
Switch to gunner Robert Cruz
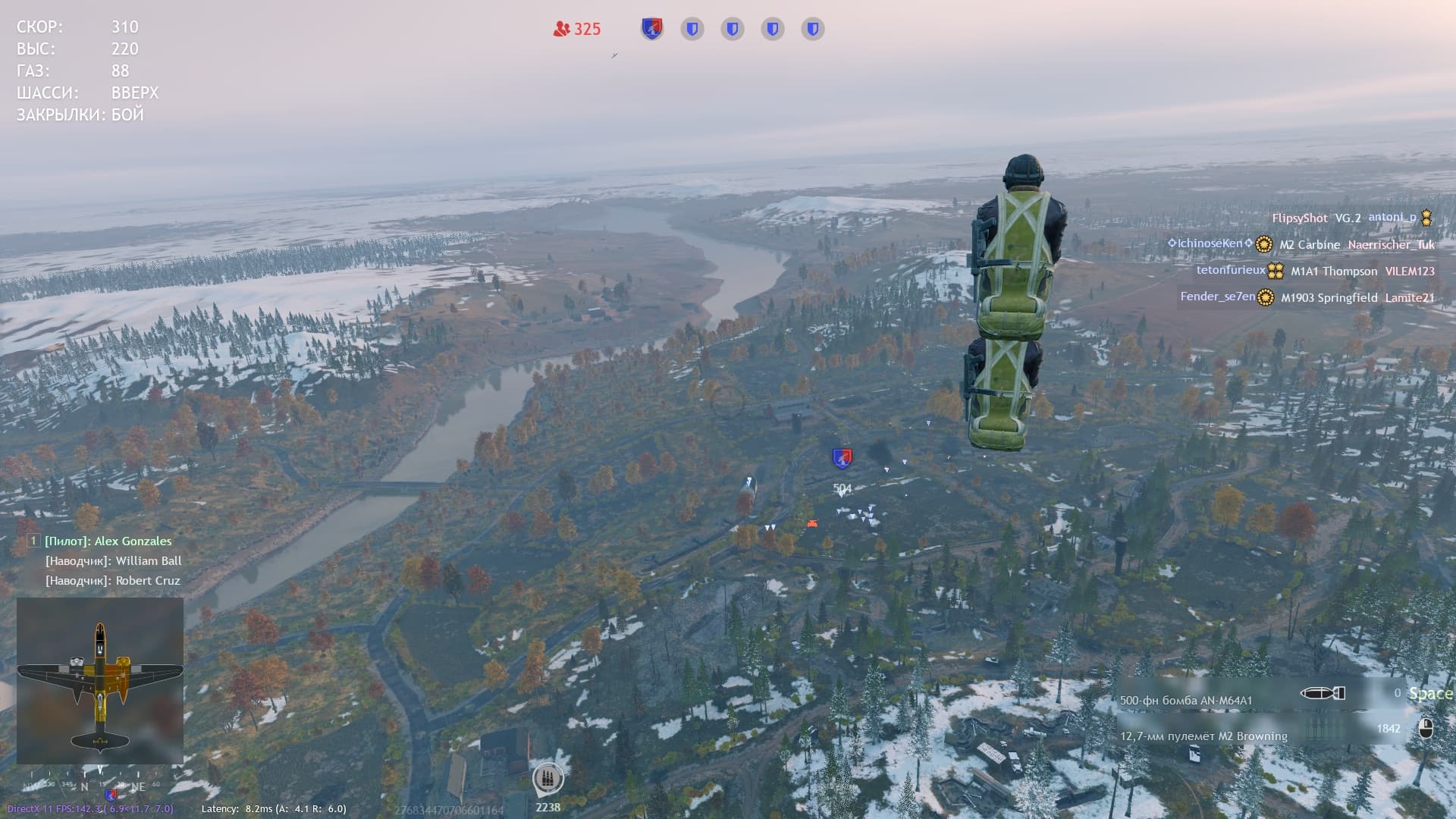tap(112, 580)
